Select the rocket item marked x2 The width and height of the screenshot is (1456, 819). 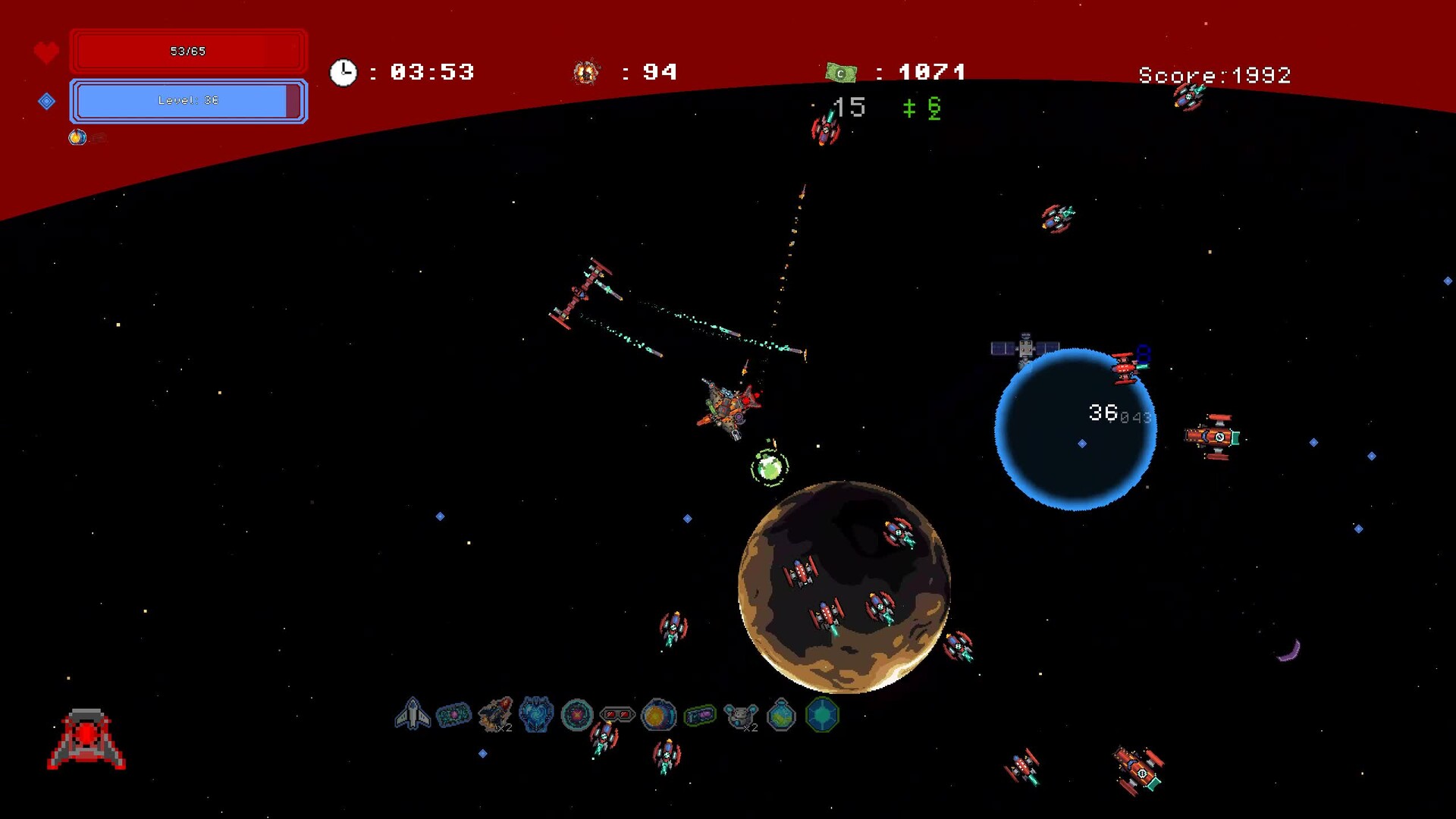[x=495, y=714]
